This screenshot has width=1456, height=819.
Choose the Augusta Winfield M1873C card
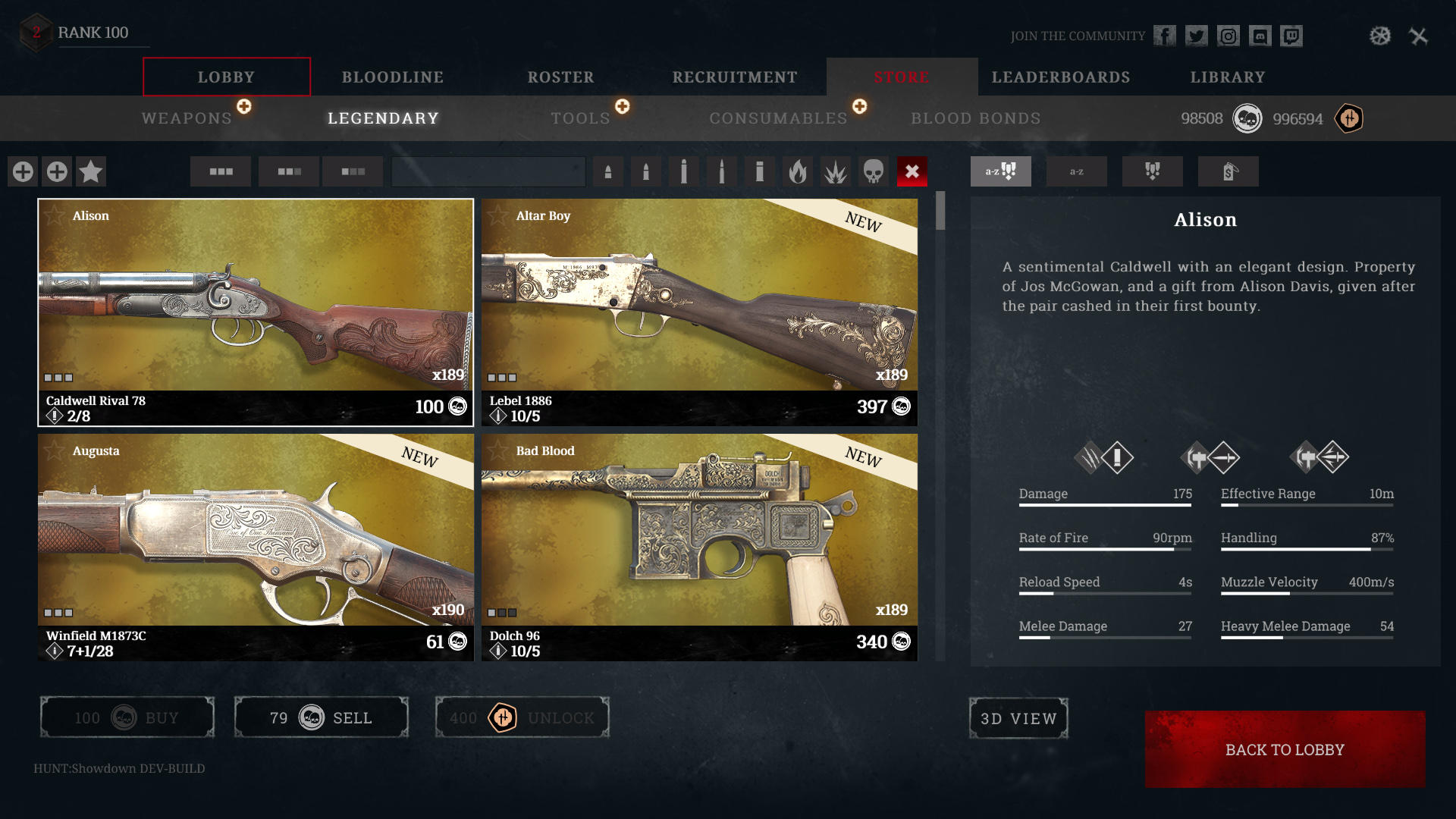[256, 547]
